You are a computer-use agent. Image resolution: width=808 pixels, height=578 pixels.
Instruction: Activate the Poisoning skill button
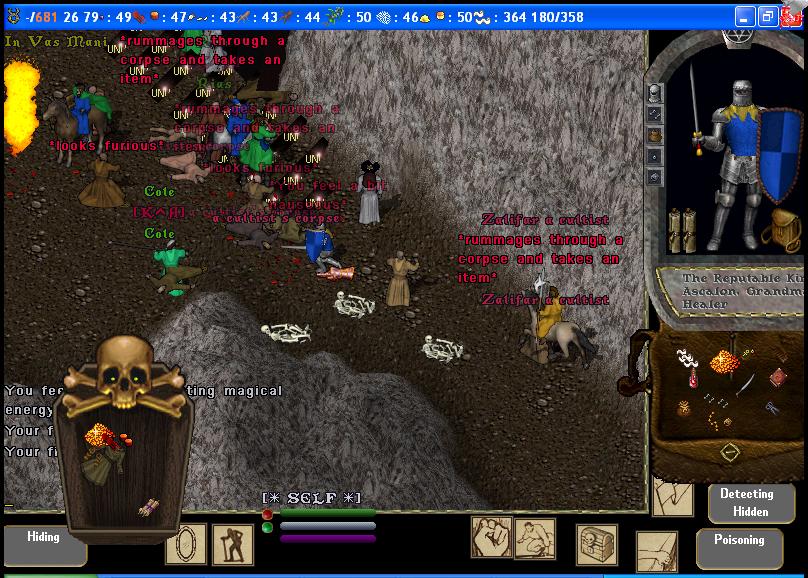click(739, 543)
